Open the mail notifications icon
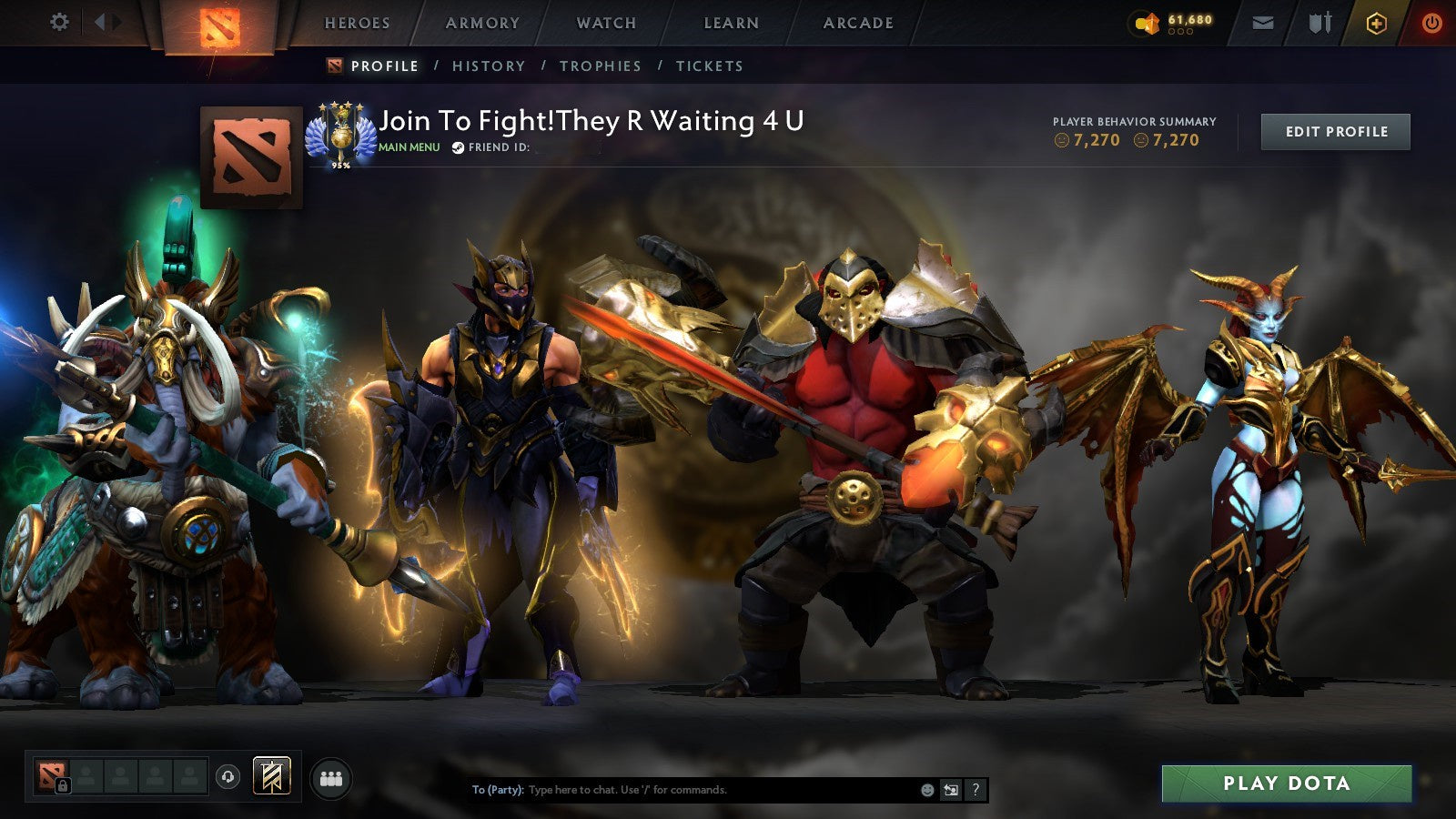This screenshot has width=1456, height=819. [x=1262, y=23]
